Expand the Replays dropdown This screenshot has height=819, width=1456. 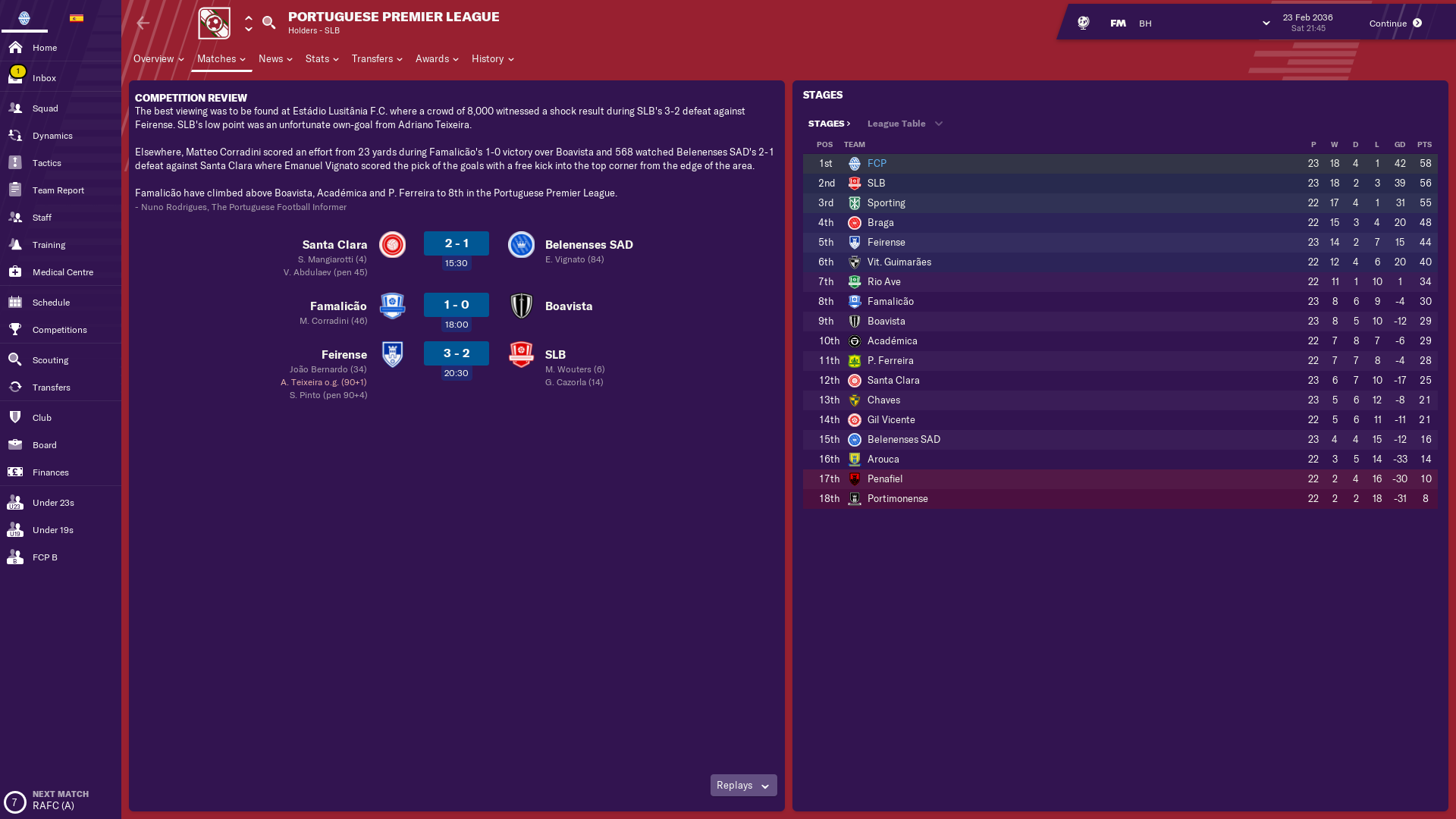pyautogui.click(x=743, y=786)
